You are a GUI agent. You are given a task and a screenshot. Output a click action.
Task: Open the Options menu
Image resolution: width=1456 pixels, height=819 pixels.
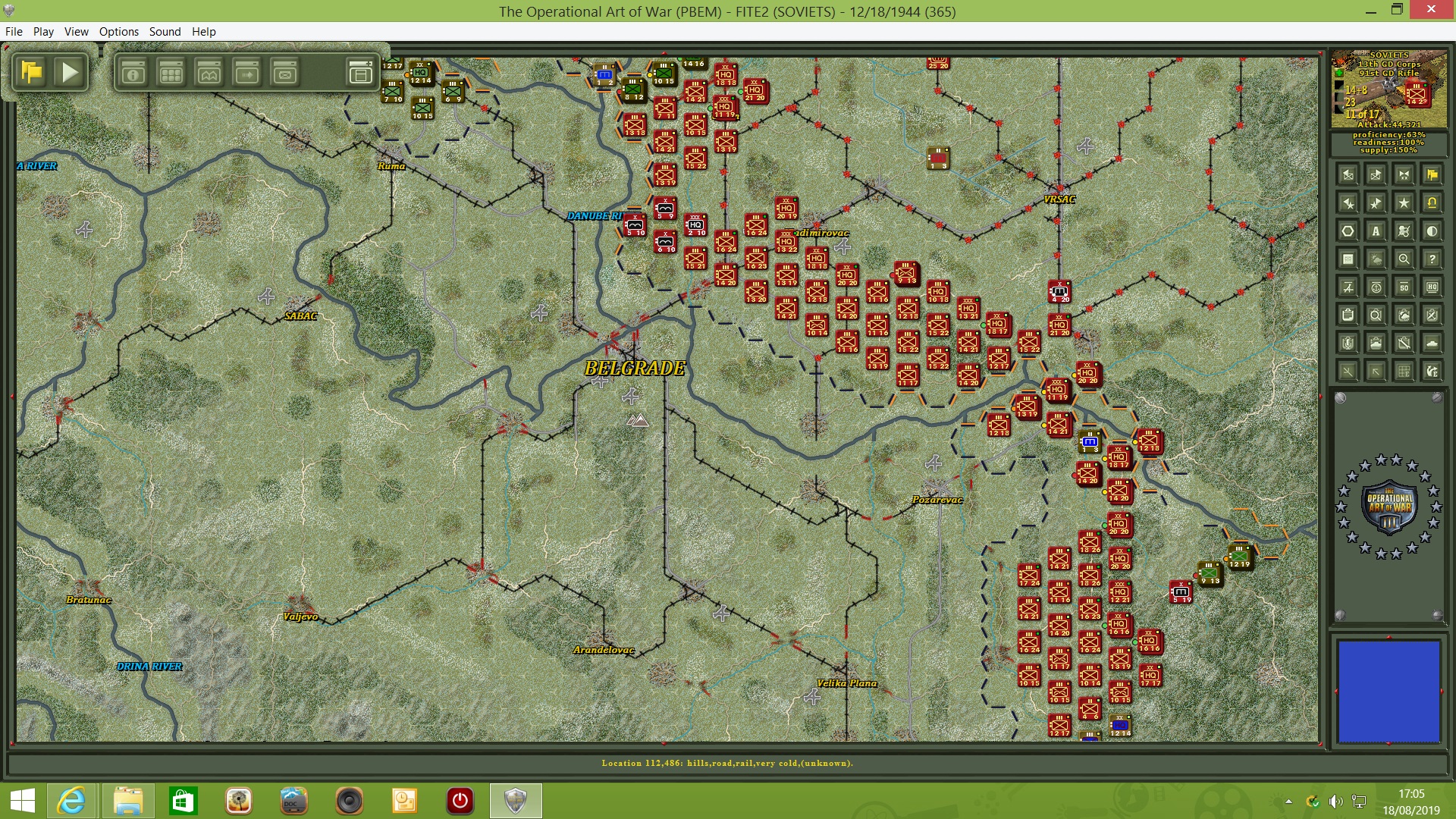118,31
